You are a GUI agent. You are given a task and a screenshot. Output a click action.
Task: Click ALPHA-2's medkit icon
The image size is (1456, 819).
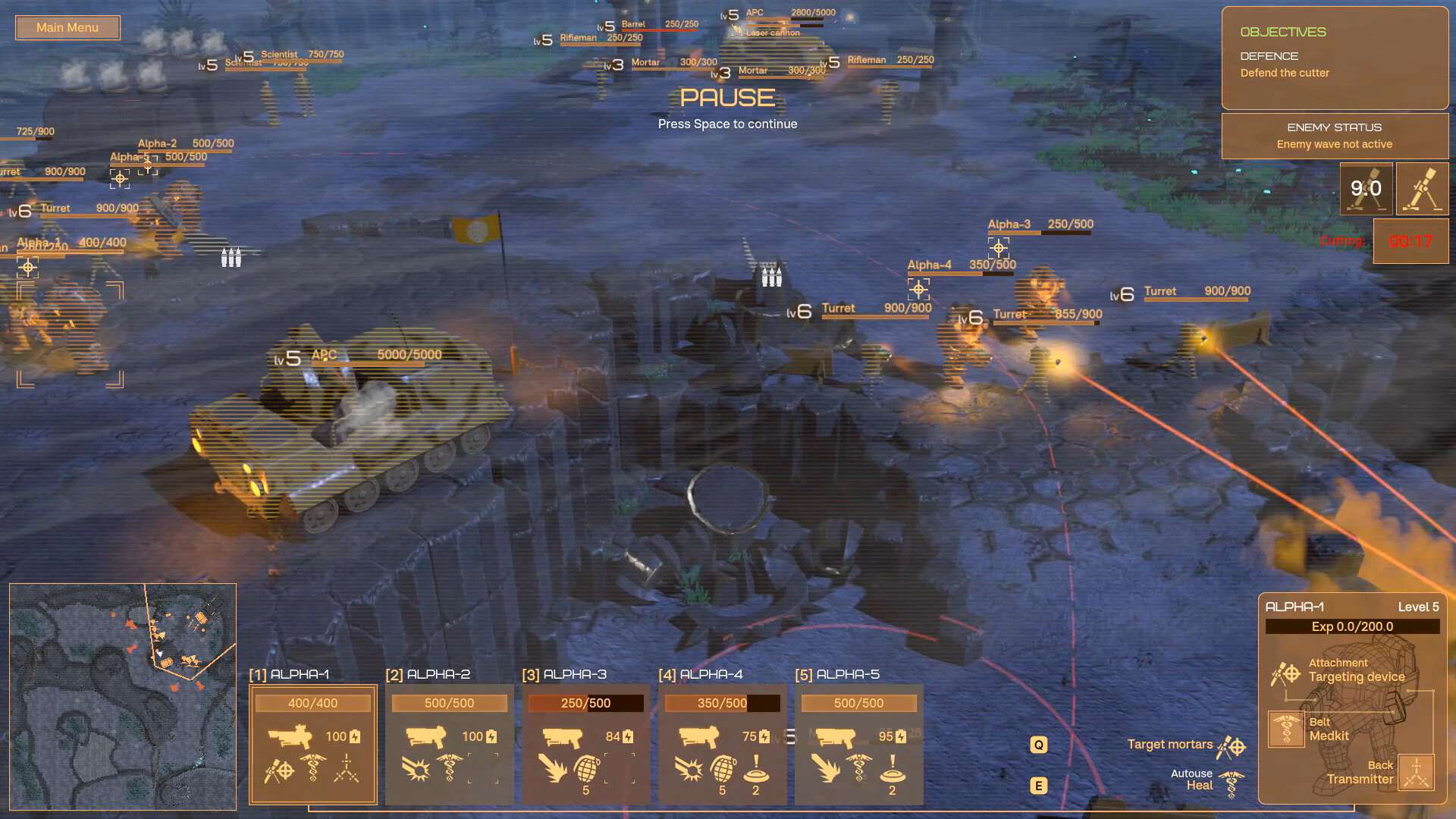[449, 768]
